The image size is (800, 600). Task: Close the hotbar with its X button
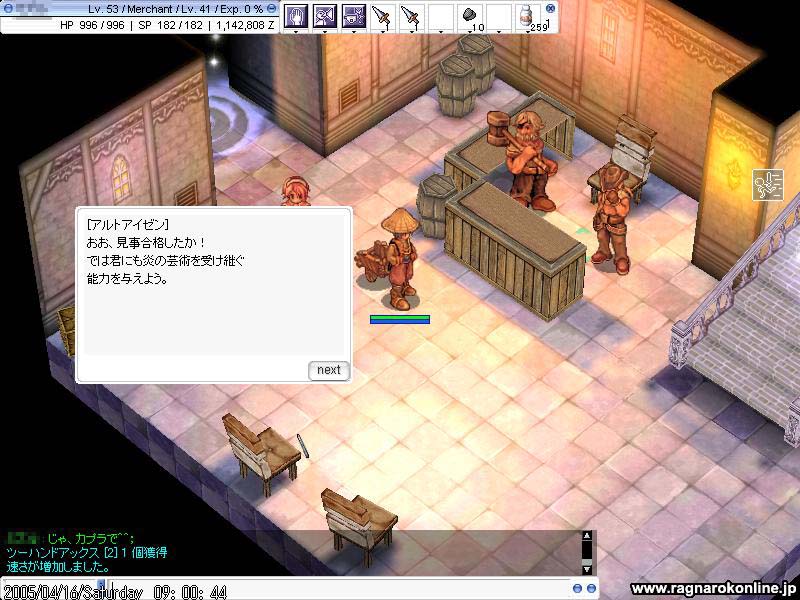550,8
